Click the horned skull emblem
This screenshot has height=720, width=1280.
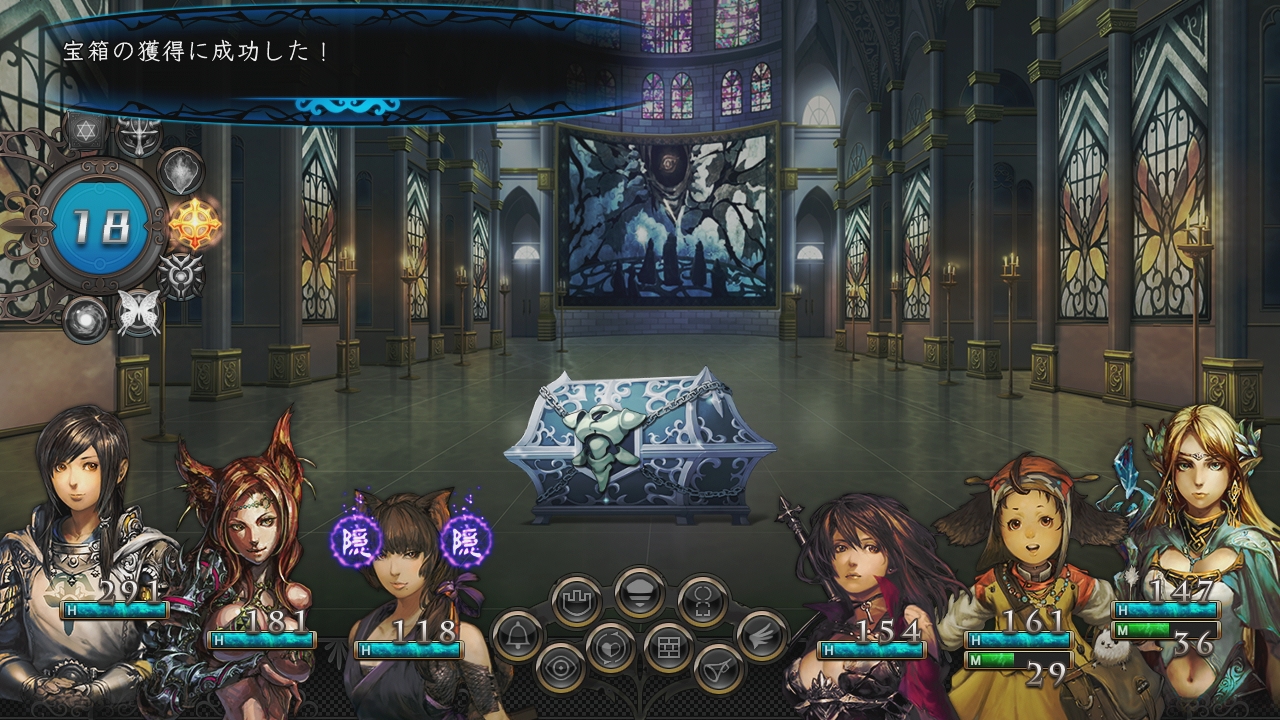[181, 274]
